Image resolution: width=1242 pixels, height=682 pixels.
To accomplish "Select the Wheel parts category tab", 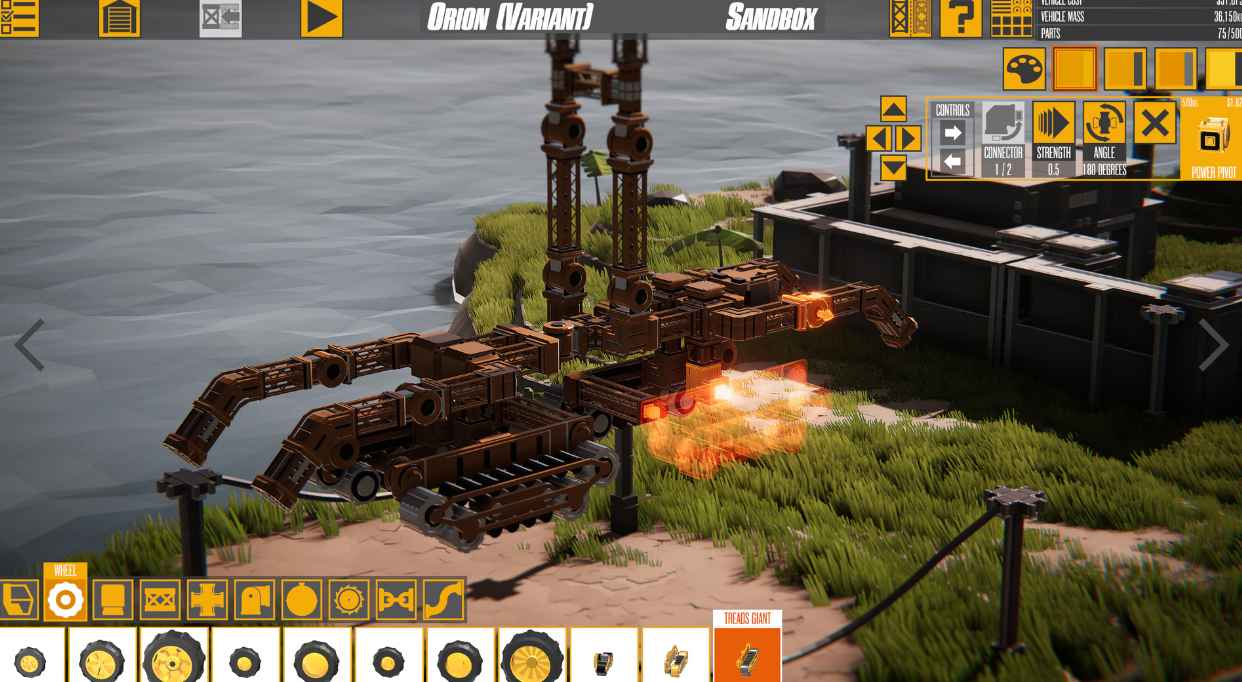I will (x=65, y=599).
